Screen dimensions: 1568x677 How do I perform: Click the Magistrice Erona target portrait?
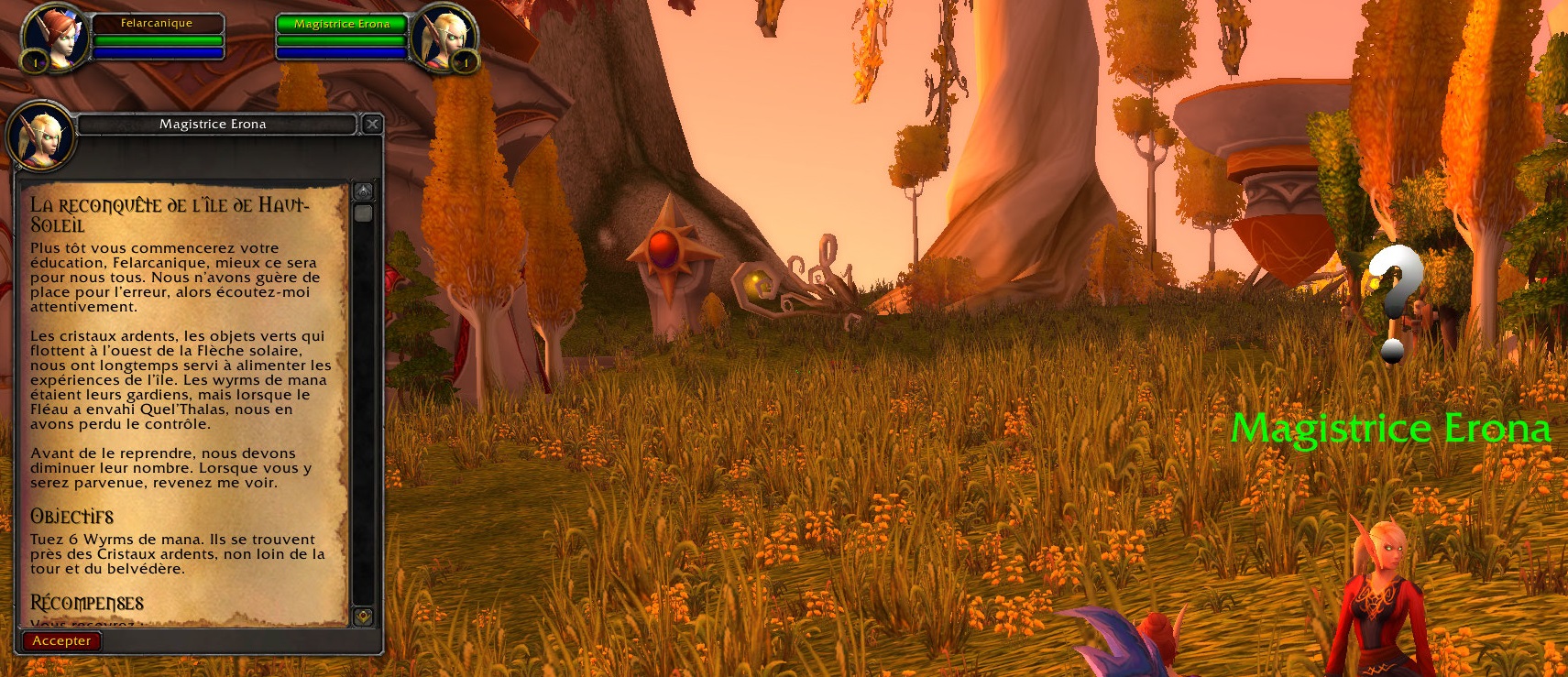444,38
